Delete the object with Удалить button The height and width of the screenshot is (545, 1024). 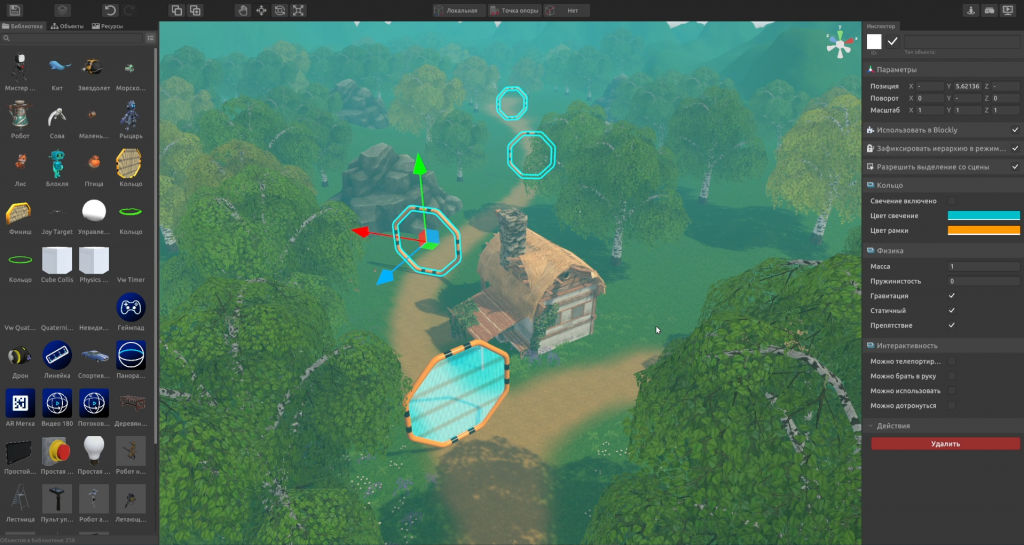pos(945,443)
